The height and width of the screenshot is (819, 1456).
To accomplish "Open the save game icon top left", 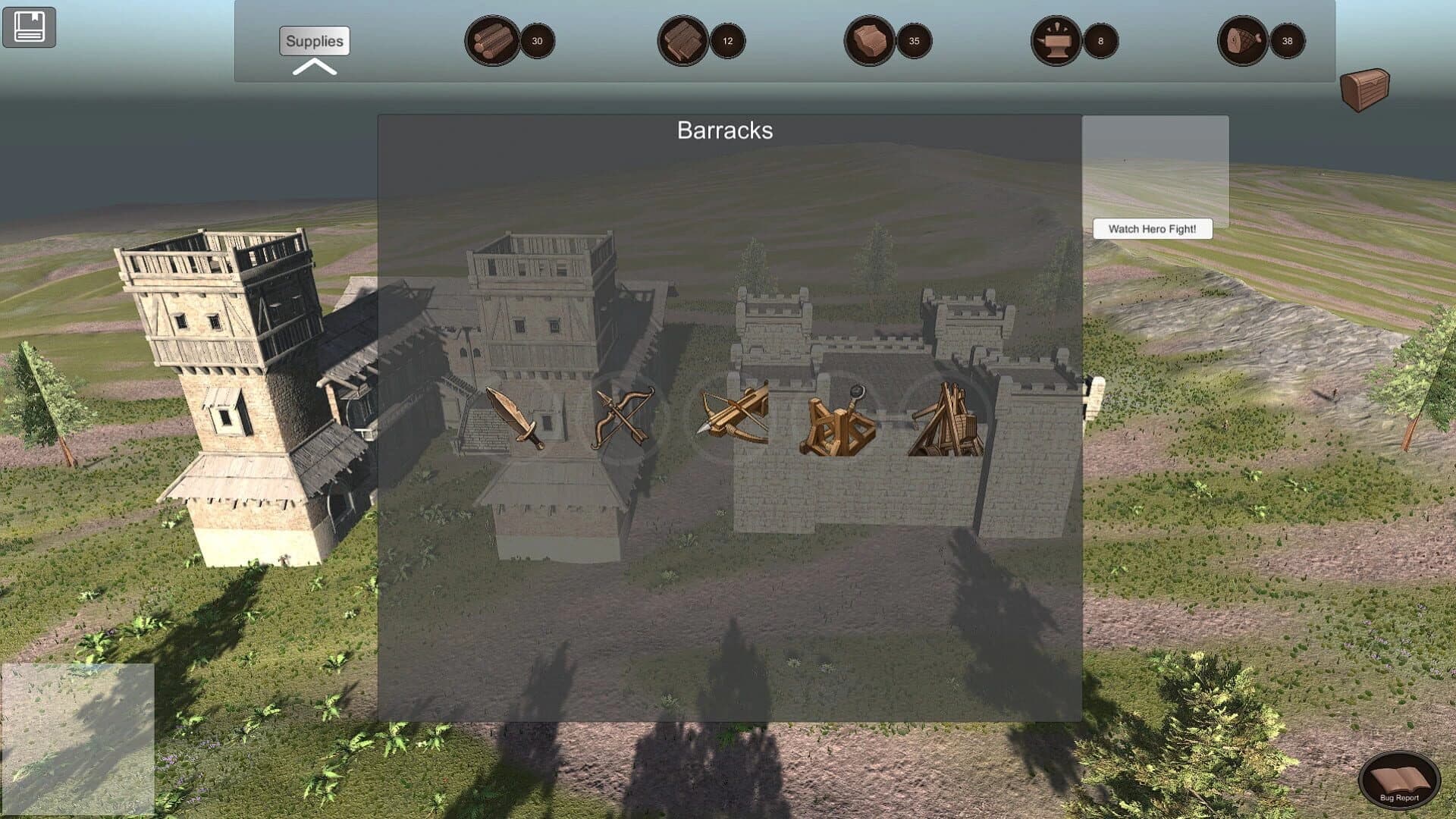I will (x=27, y=26).
